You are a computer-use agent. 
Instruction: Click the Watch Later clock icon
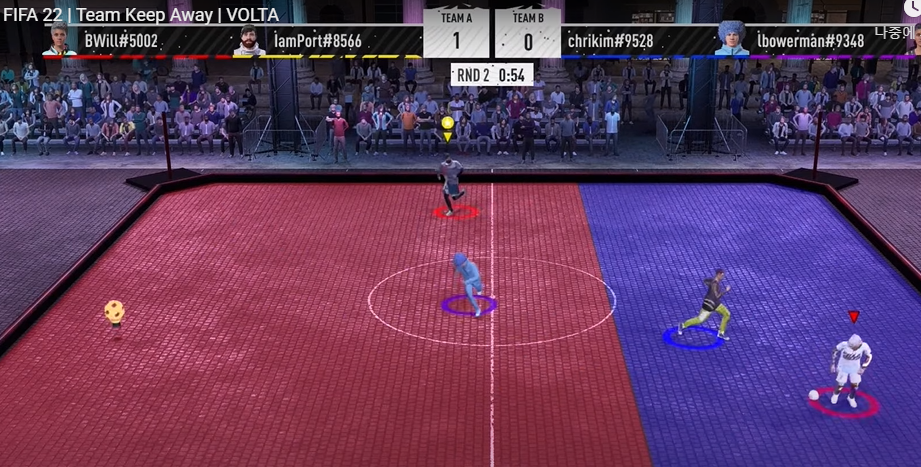[913, 8]
